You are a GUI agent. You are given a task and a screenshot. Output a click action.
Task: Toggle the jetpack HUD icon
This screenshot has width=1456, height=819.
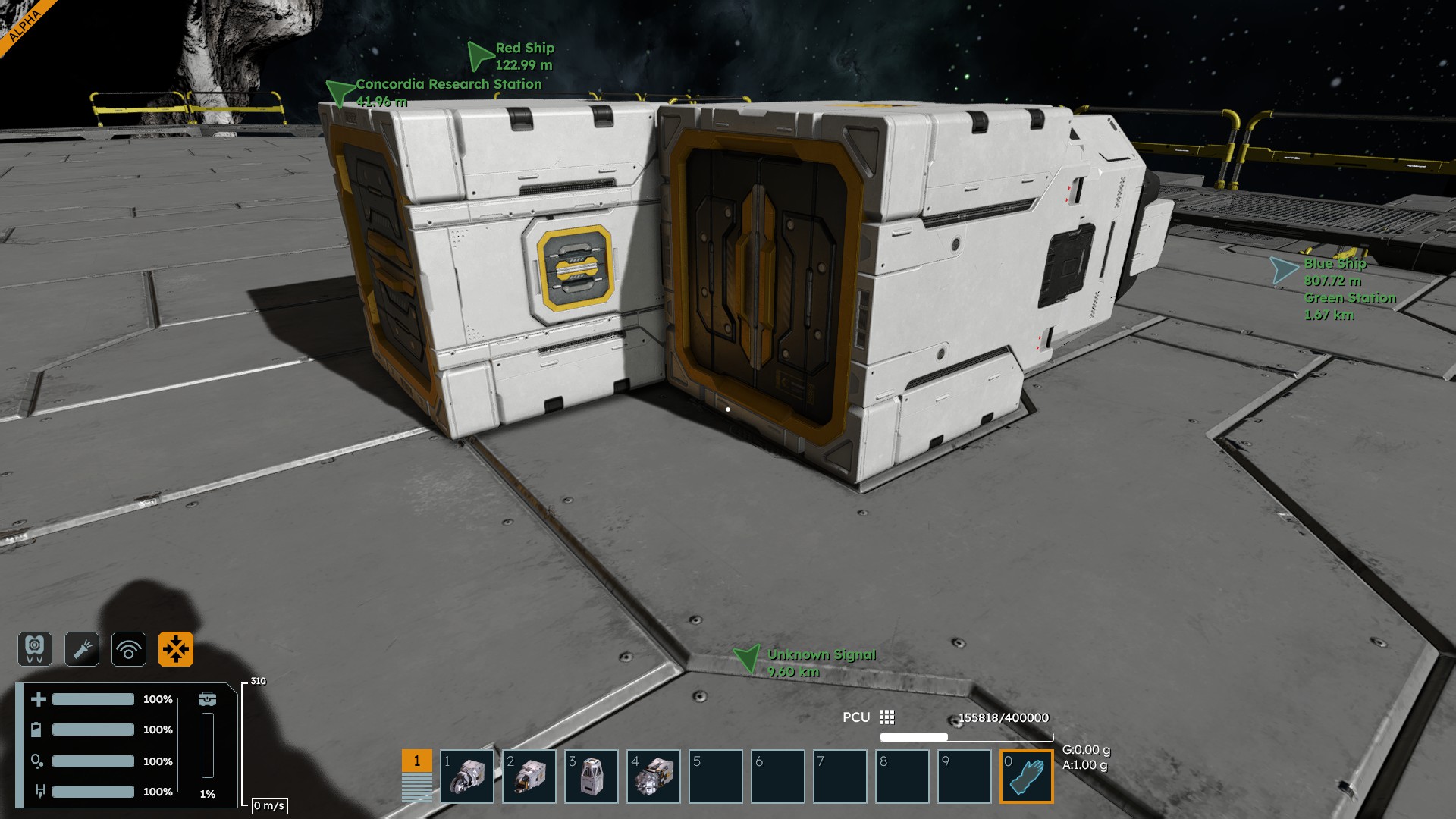coord(35,649)
